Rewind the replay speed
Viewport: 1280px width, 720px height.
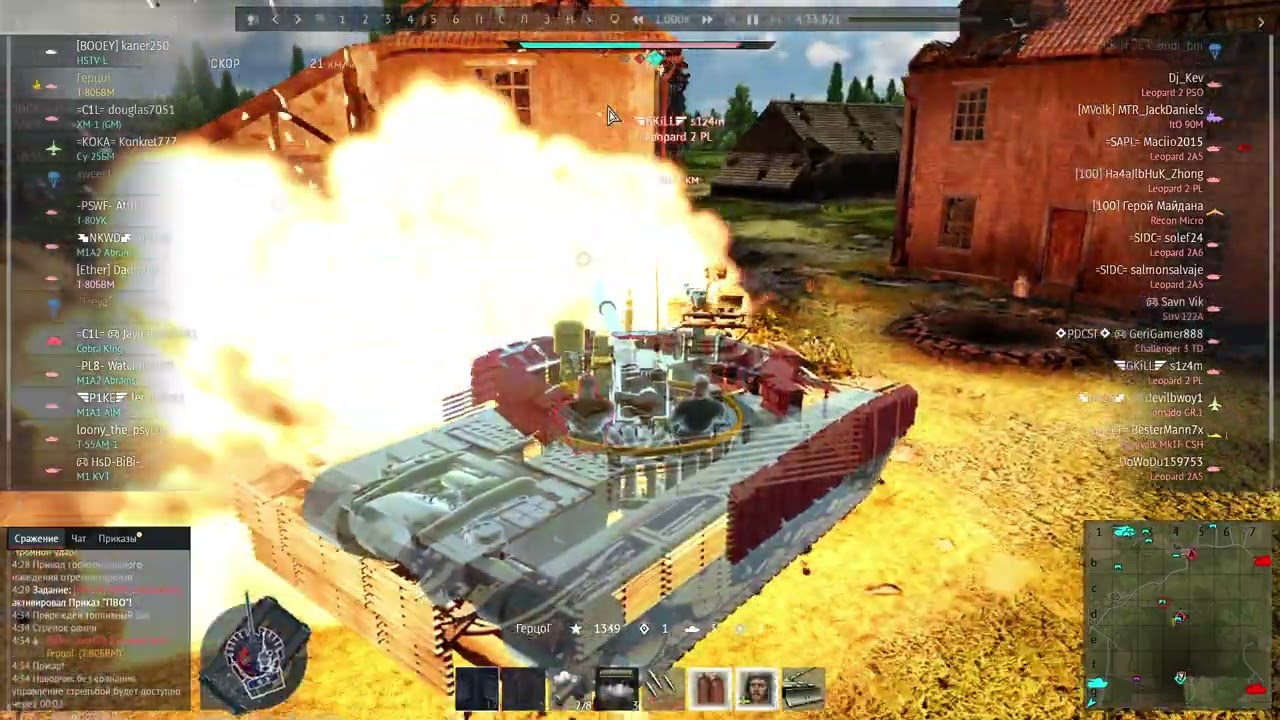[637, 19]
